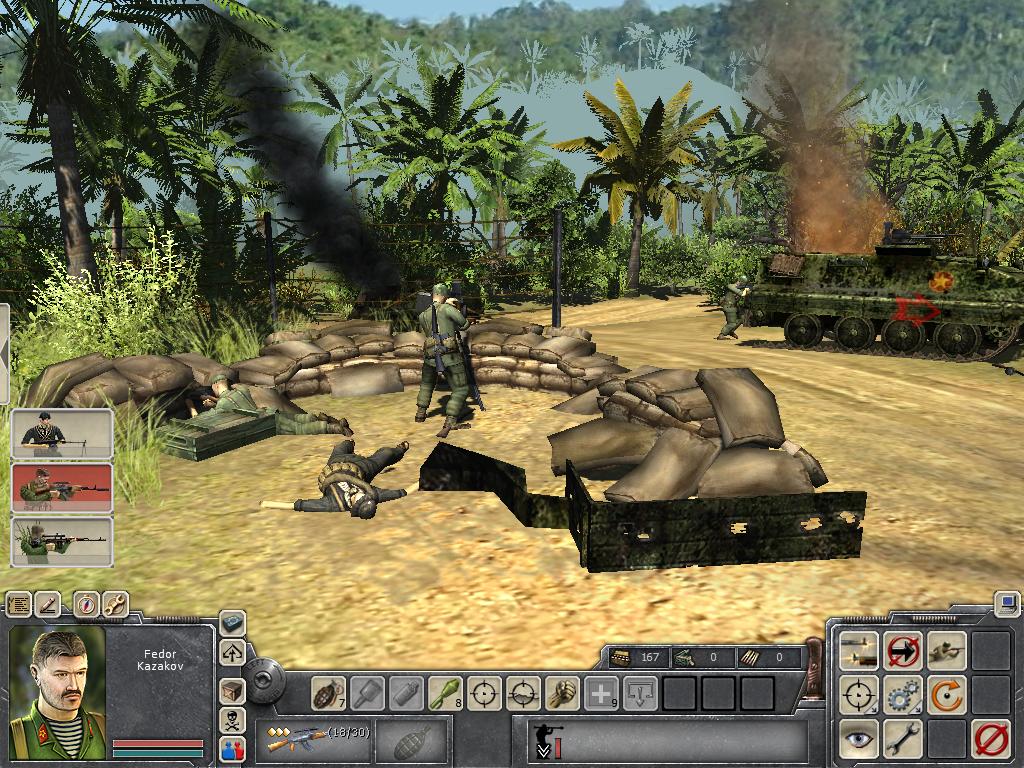
Task: Activate the fist melee action
Action: point(562,692)
